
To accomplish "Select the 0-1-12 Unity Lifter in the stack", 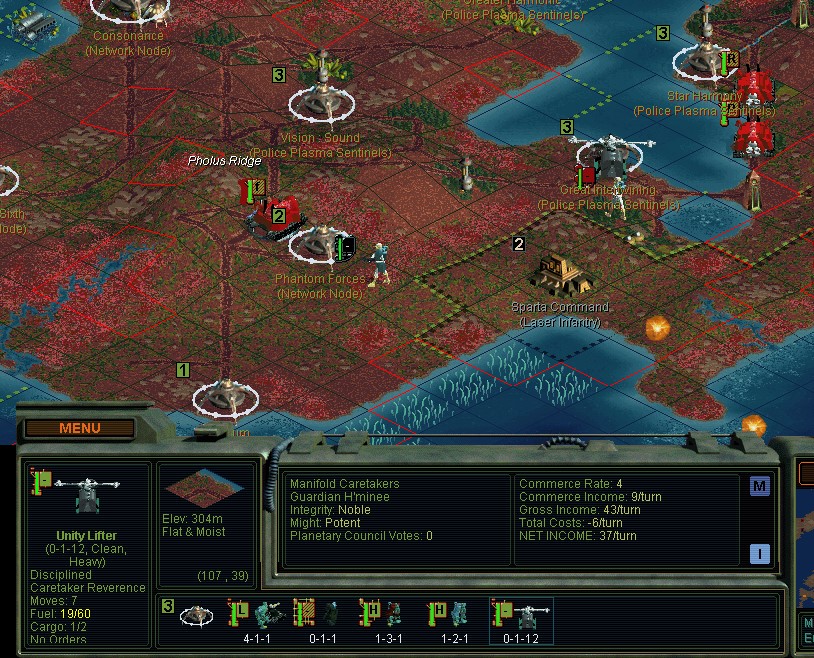I will [520, 614].
